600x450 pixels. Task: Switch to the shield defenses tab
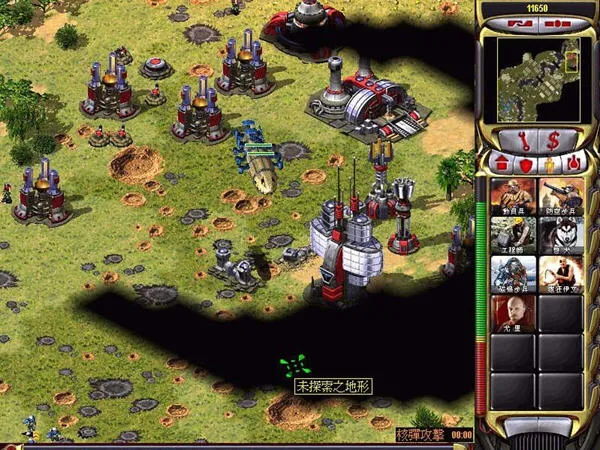[525, 162]
